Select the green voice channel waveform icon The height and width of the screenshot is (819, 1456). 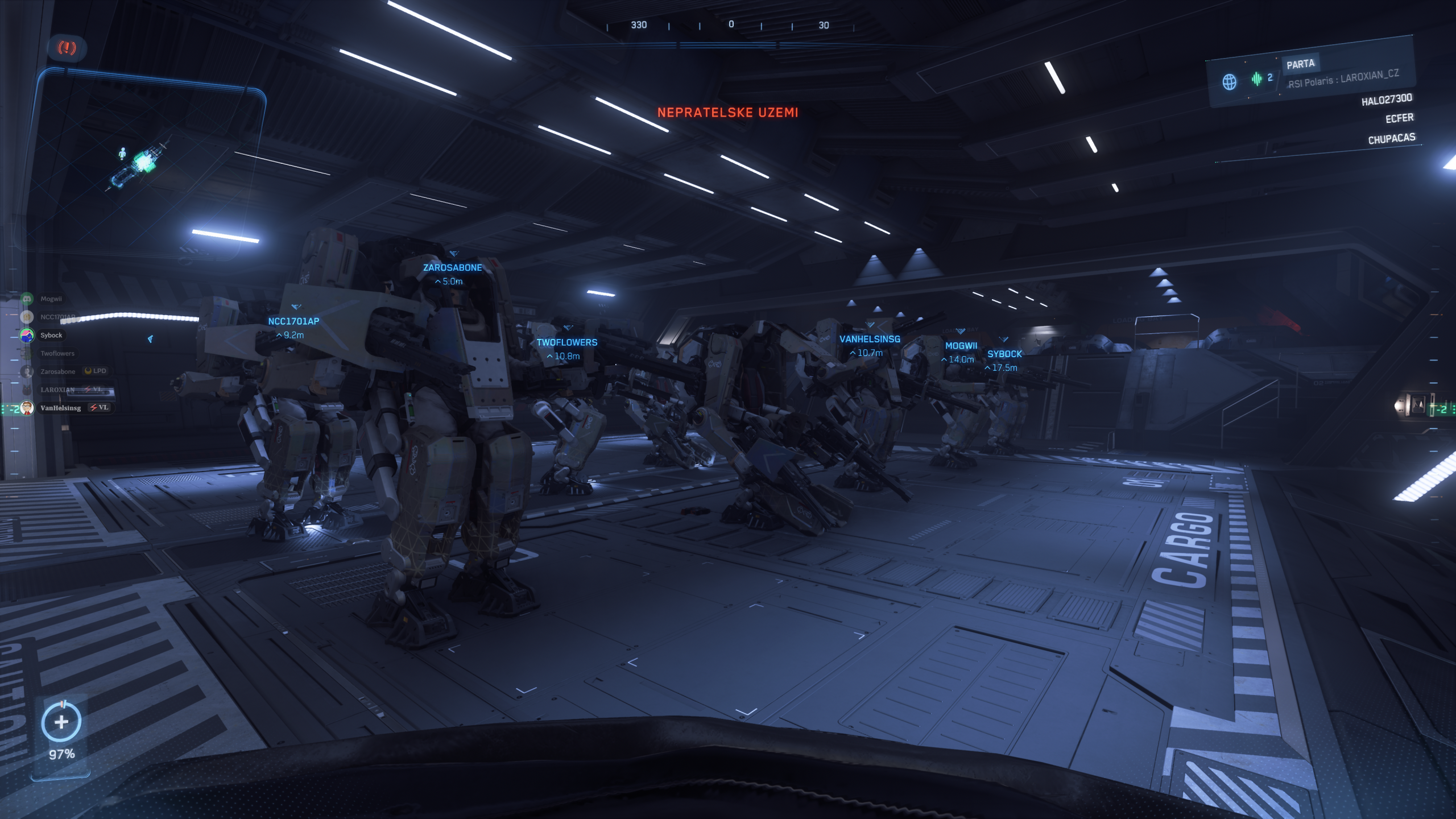pos(1256,79)
